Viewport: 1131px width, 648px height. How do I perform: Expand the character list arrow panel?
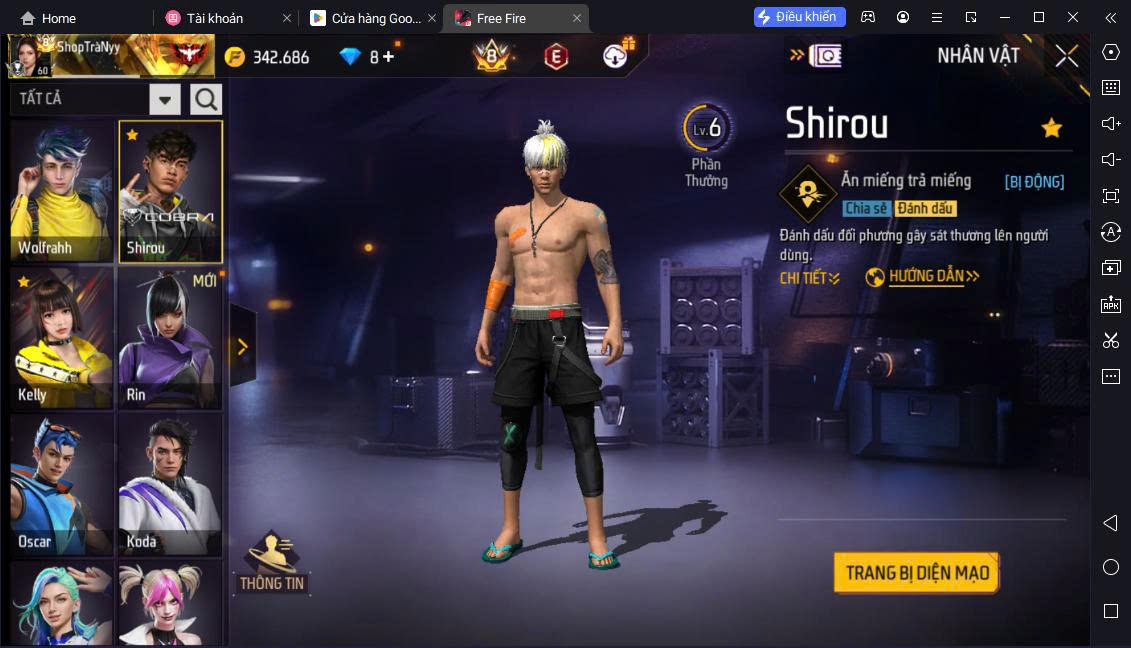(x=242, y=346)
